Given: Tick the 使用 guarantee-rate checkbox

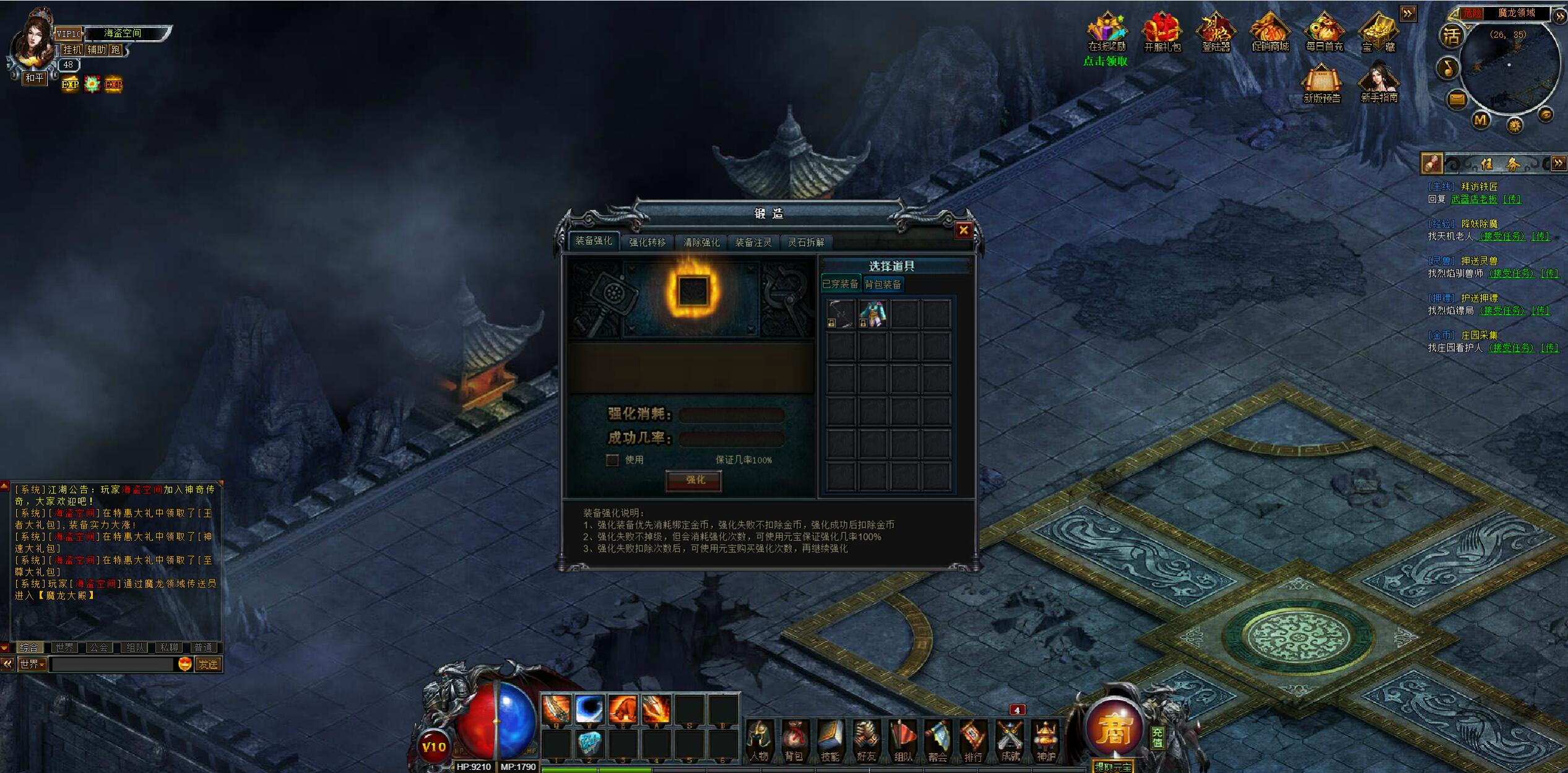Looking at the screenshot, I should 612,460.
